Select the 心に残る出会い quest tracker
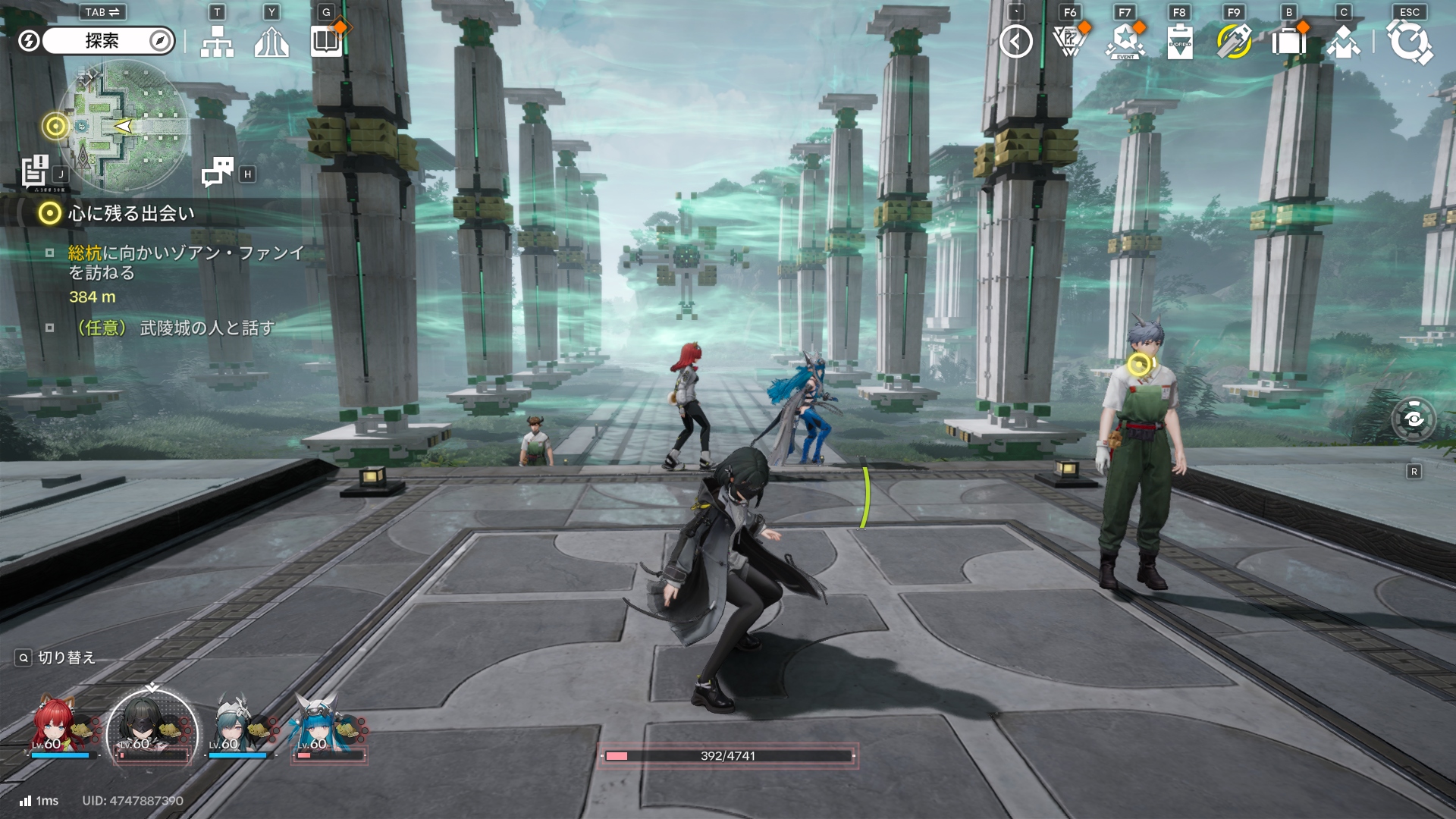Viewport: 1456px width, 819px height. tap(130, 214)
